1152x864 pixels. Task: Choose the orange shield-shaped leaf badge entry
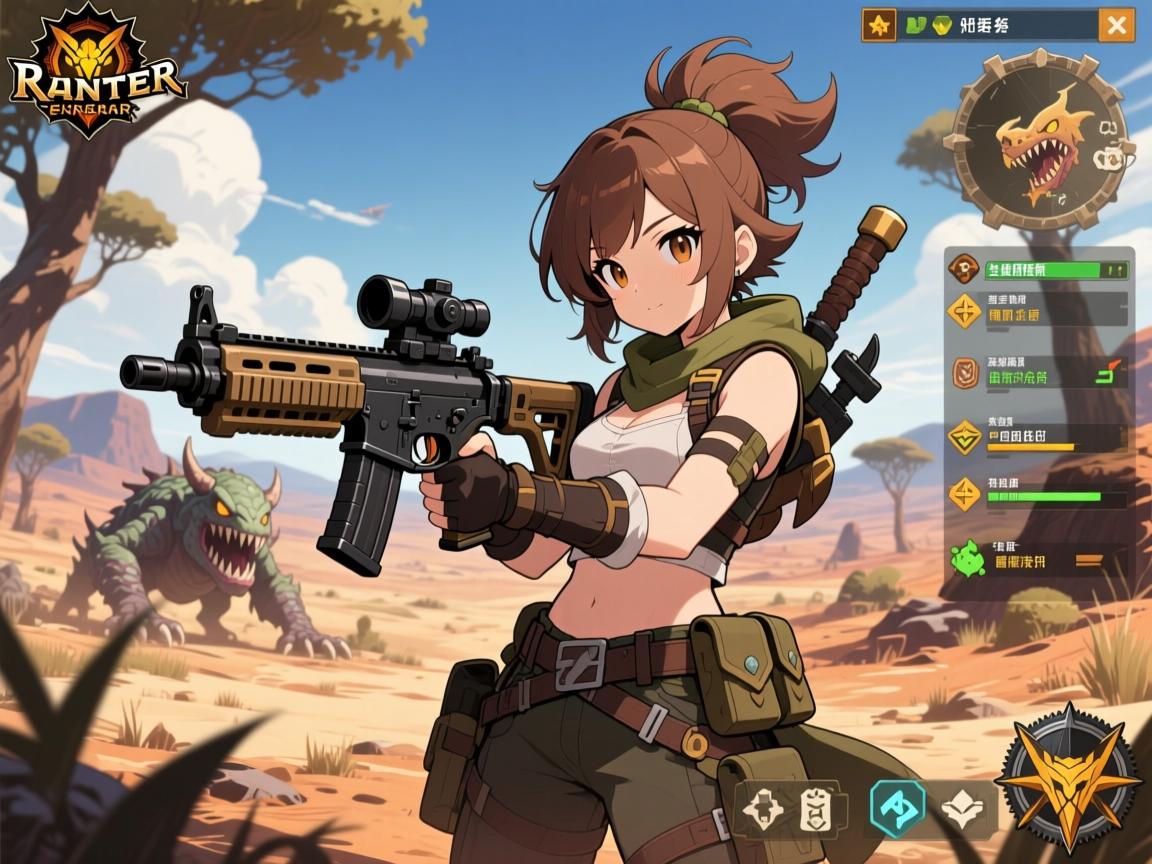(965, 371)
